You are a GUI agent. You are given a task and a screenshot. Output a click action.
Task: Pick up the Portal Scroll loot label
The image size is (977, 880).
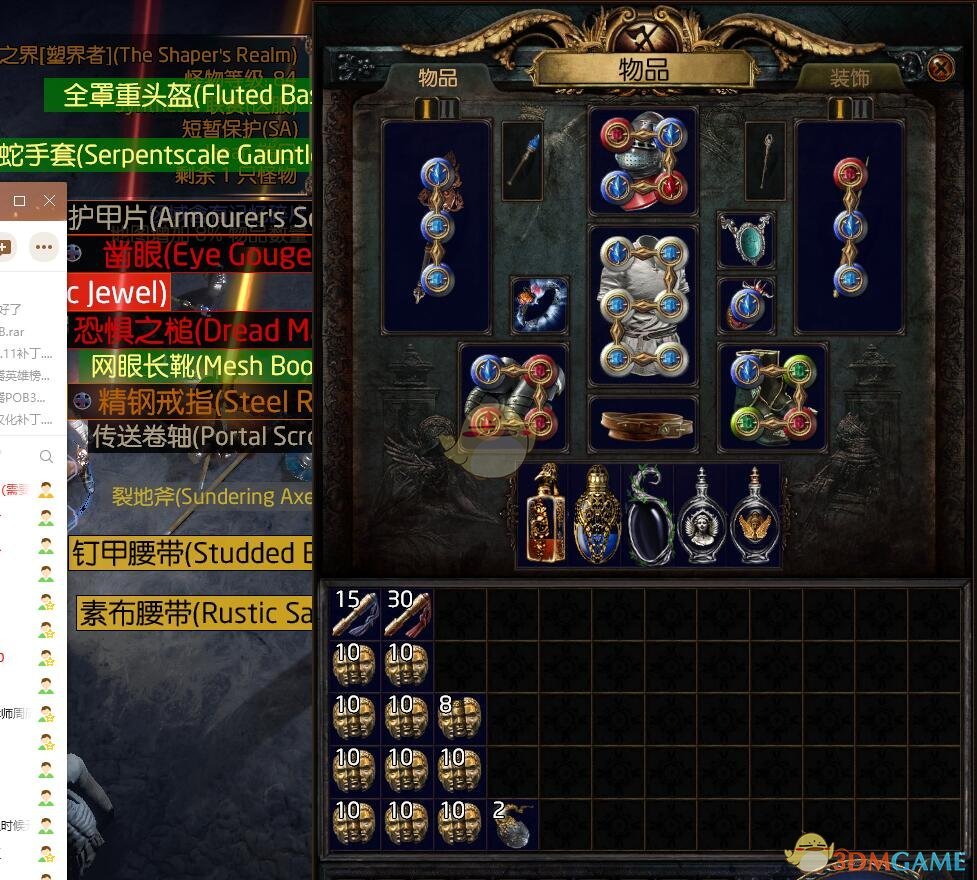[200, 437]
